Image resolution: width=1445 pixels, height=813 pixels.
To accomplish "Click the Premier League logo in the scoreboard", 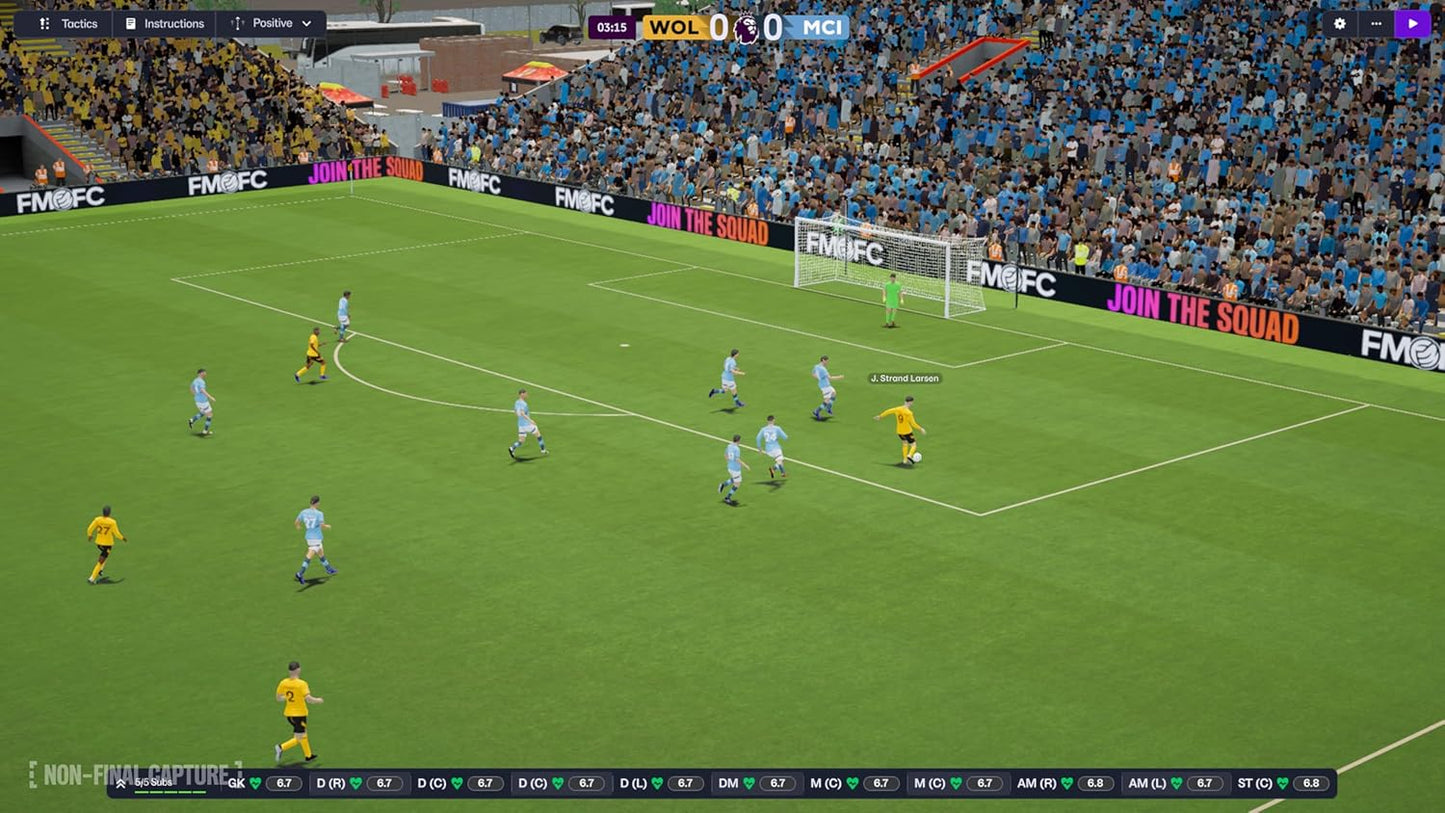I will (x=744, y=27).
